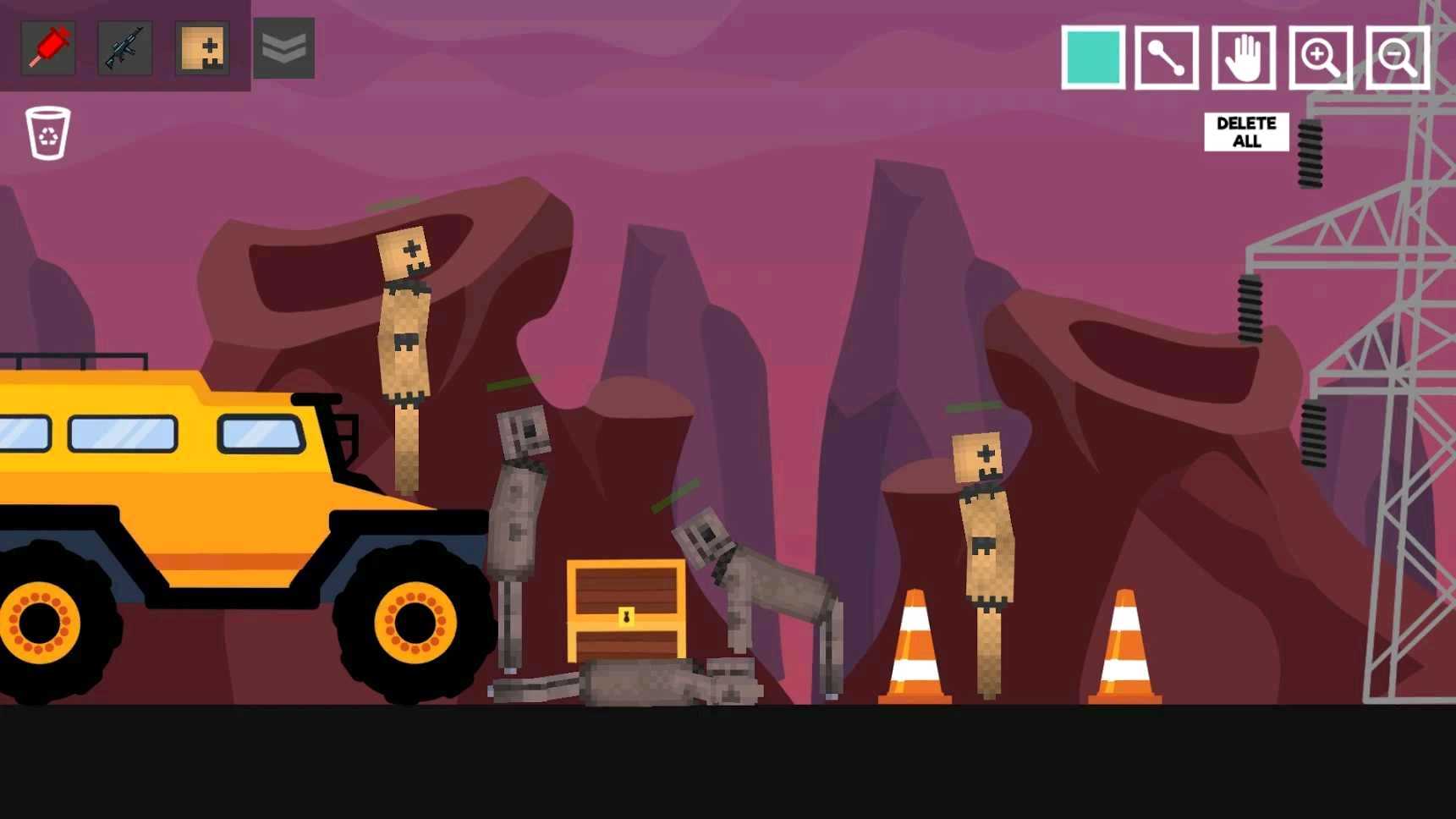The height and width of the screenshot is (819, 1456).
Task: Expand the item bar with the double chevron
Action: 283,48
